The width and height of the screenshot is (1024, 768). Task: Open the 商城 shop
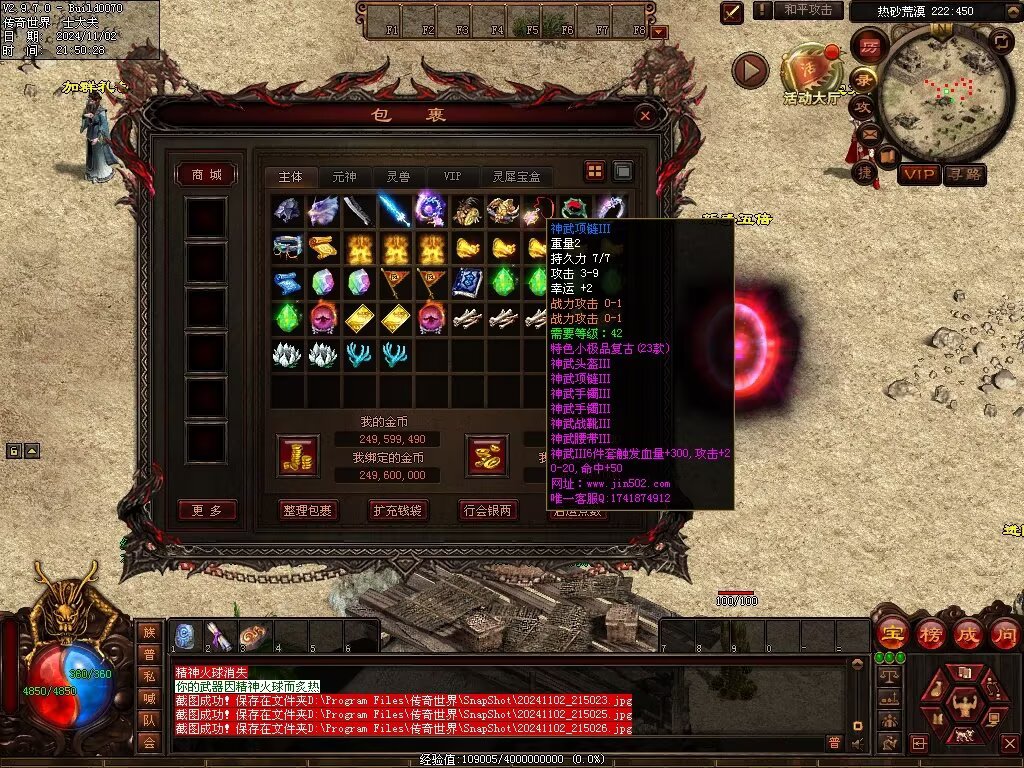207,175
